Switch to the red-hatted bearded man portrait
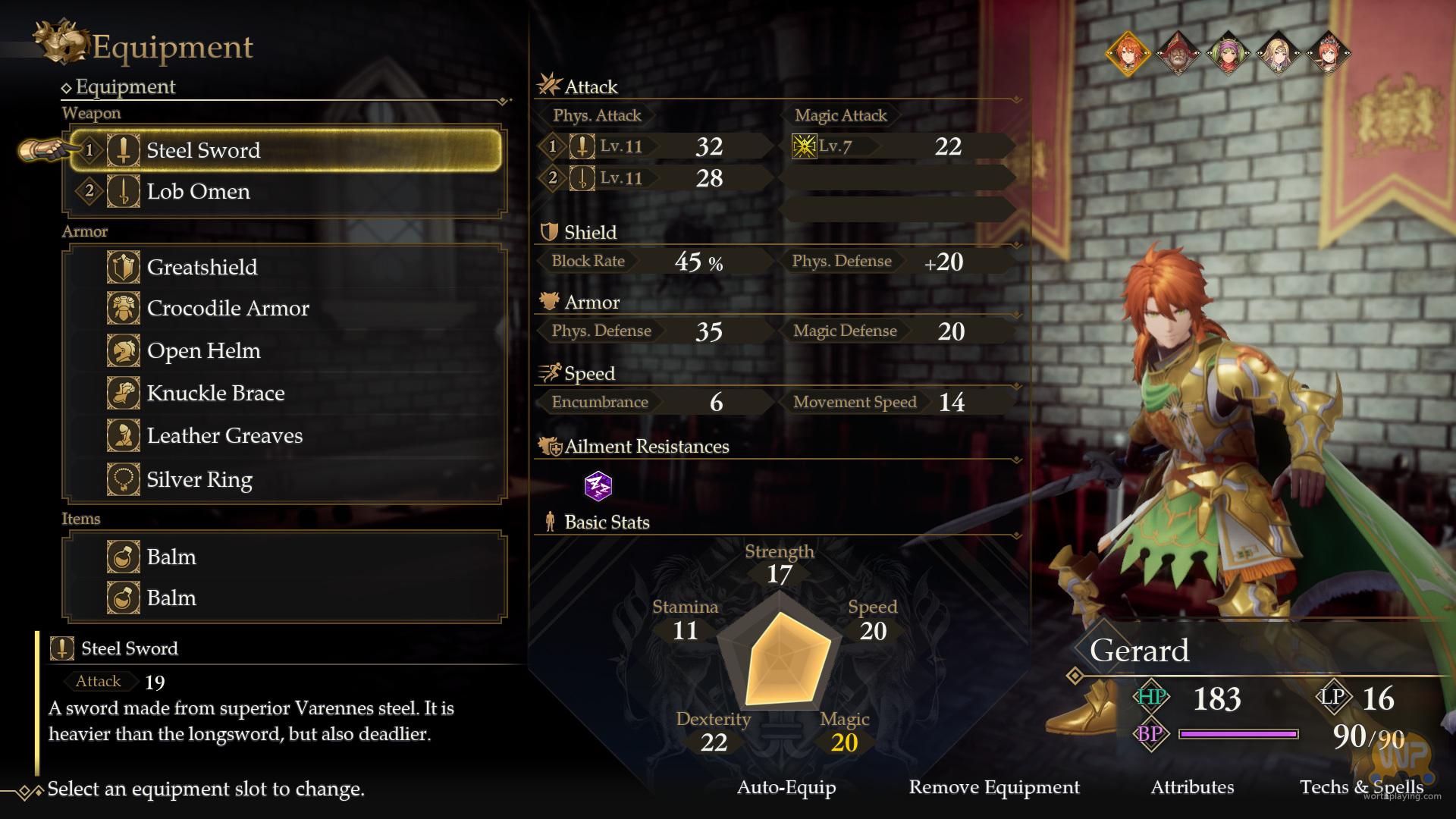 pos(1178,53)
